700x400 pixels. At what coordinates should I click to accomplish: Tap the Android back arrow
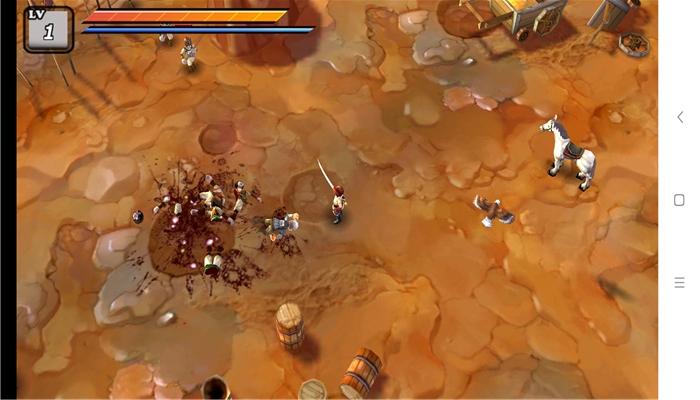pos(680,117)
